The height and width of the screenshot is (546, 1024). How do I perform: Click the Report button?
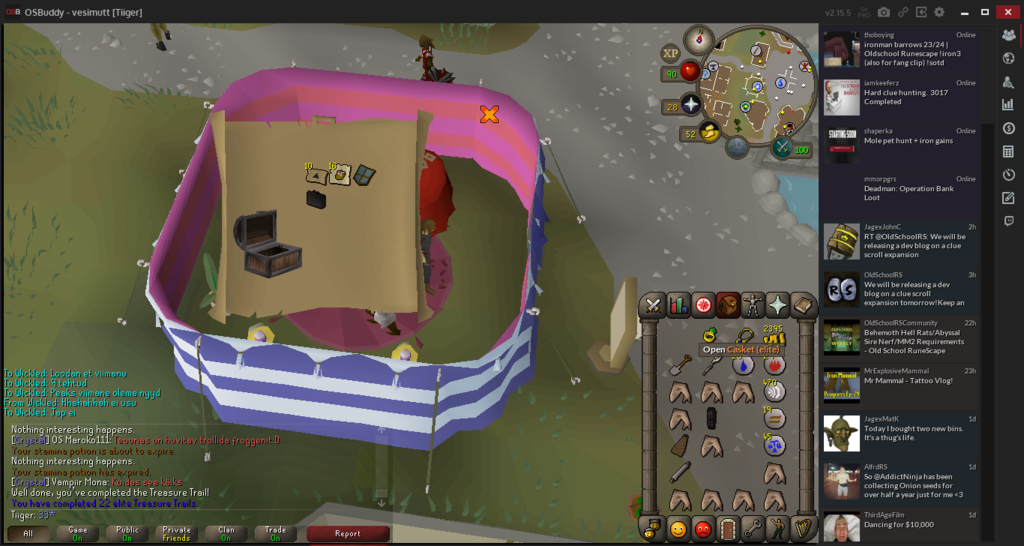347,533
